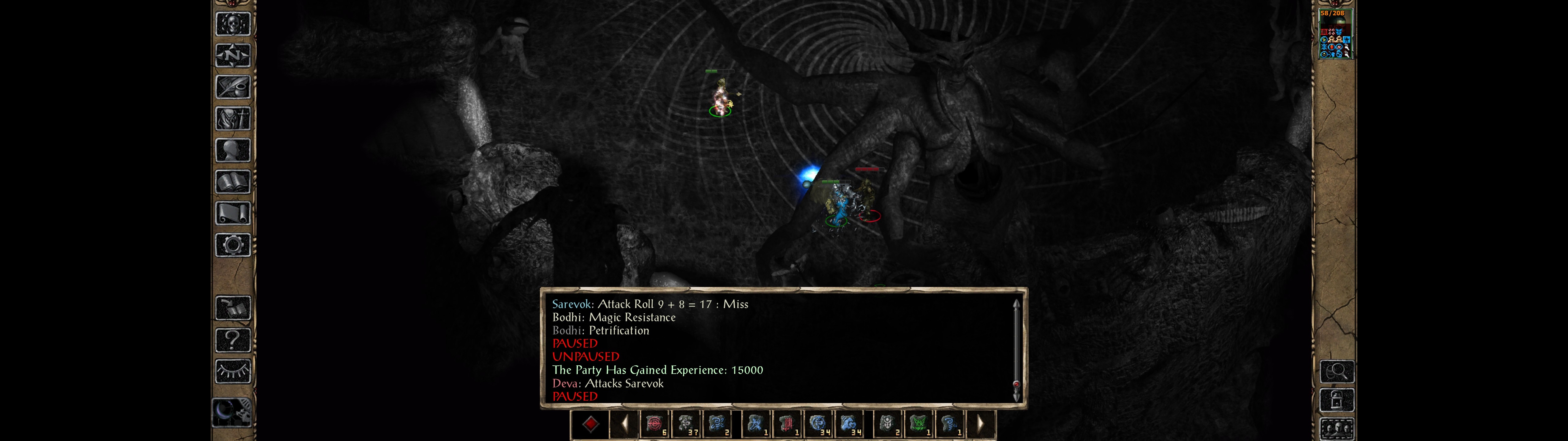Toggle the closed-eye hide interface button
Image resolution: width=1568 pixels, height=441 pixels.
point(233,371)
